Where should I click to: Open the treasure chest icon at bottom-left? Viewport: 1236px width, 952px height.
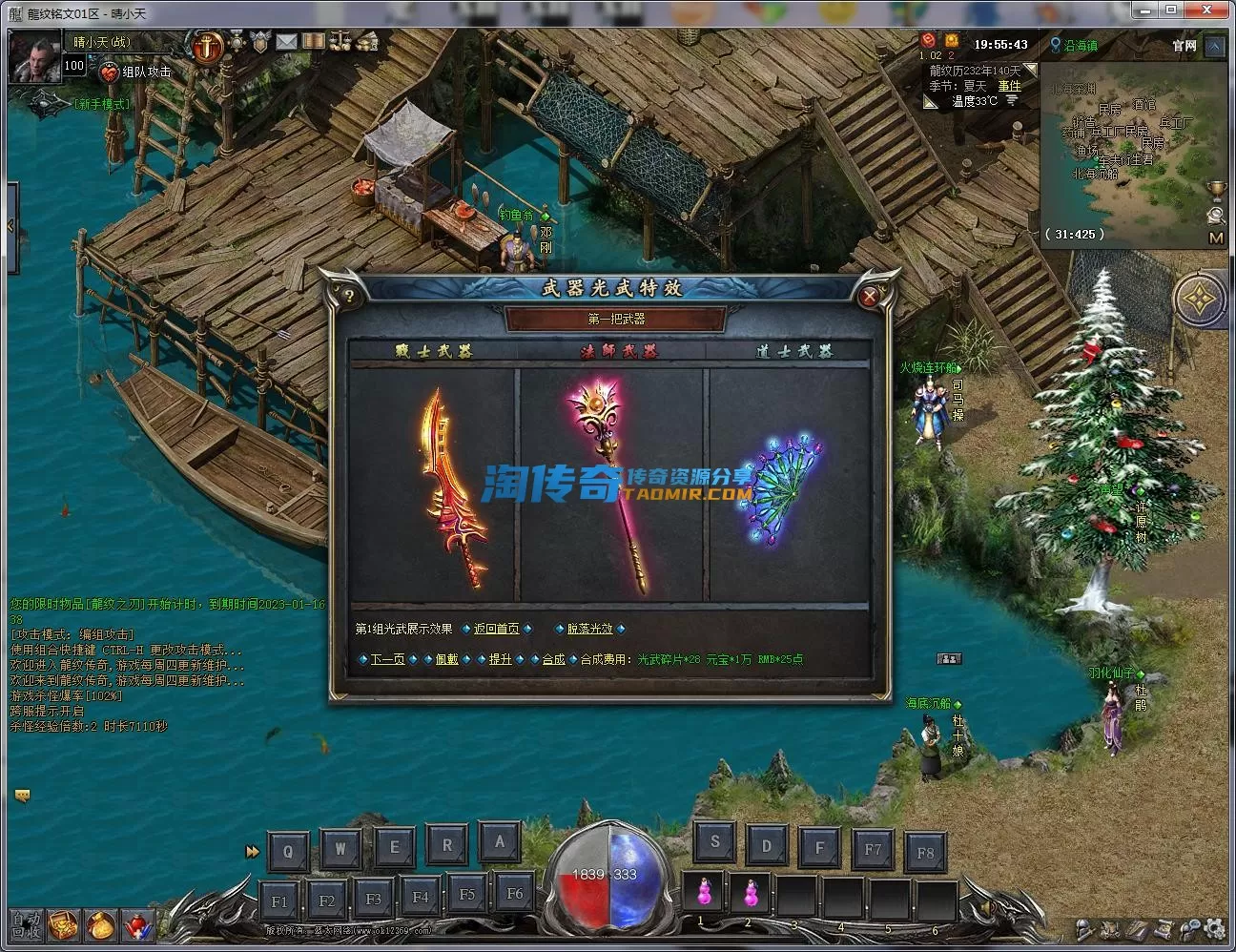(x=63, y=924)
